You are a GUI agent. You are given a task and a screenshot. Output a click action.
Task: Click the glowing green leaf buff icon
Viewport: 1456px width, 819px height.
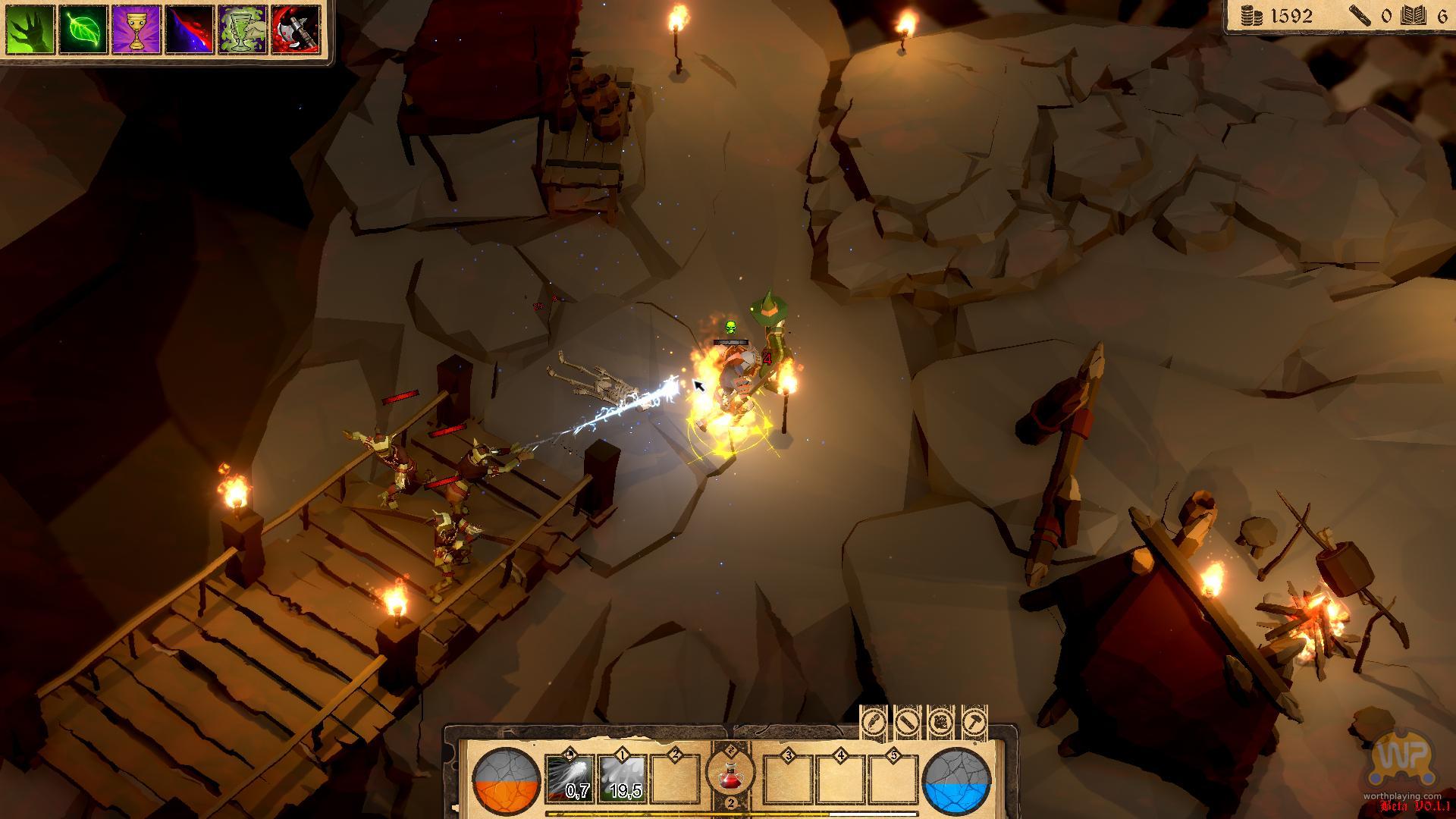[83, 30]
